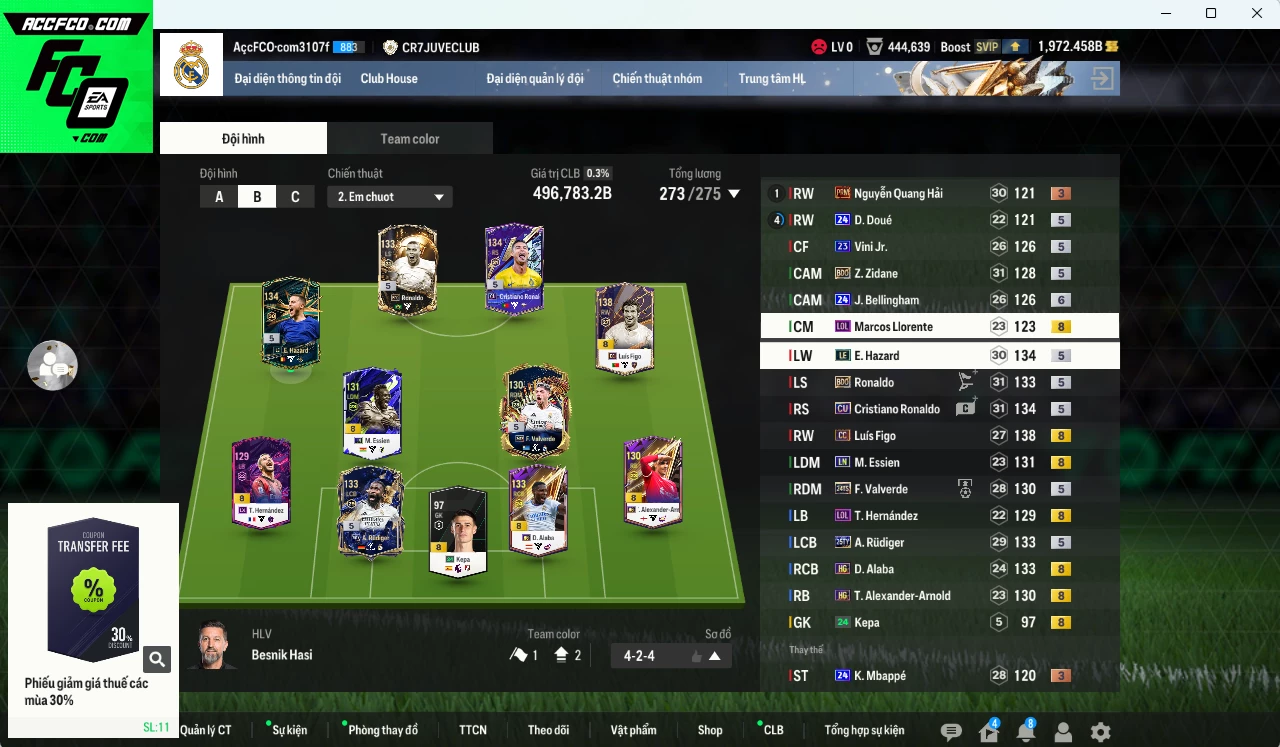This screenshot has height=747, width=1280.
Task: Open the '2. Em chuot' tactics dropdown
Action: pyautogui.click(x=389, y=197)
